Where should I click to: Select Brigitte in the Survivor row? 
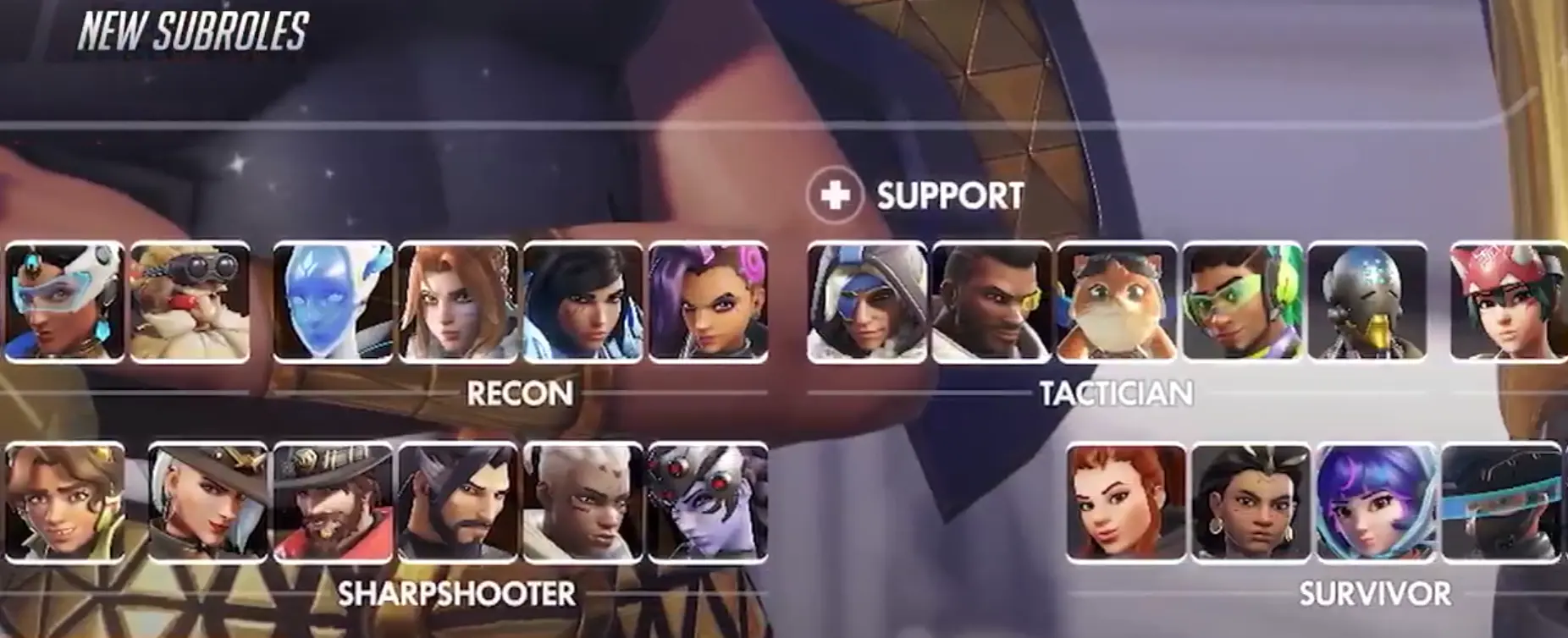(1125, 503)
